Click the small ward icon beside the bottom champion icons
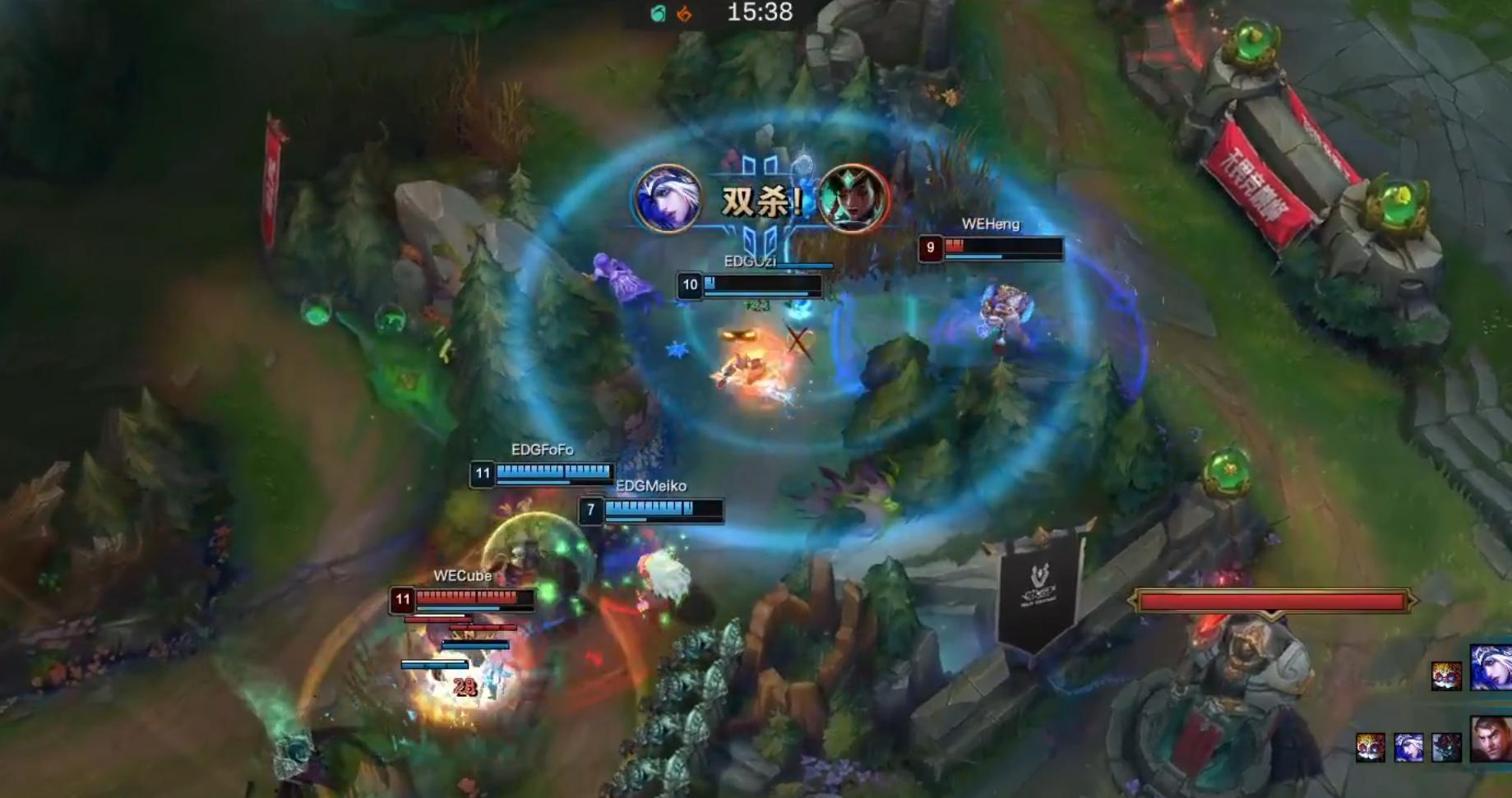This screenshot has height=798, width=1512. 1446,747
